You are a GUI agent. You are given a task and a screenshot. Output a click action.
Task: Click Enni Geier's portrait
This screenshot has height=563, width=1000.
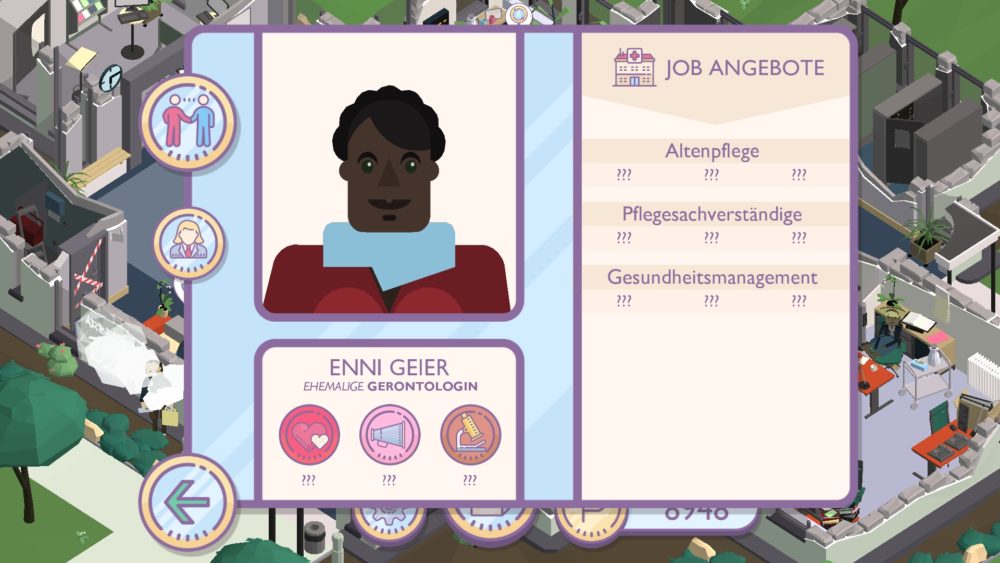point(389,173)
